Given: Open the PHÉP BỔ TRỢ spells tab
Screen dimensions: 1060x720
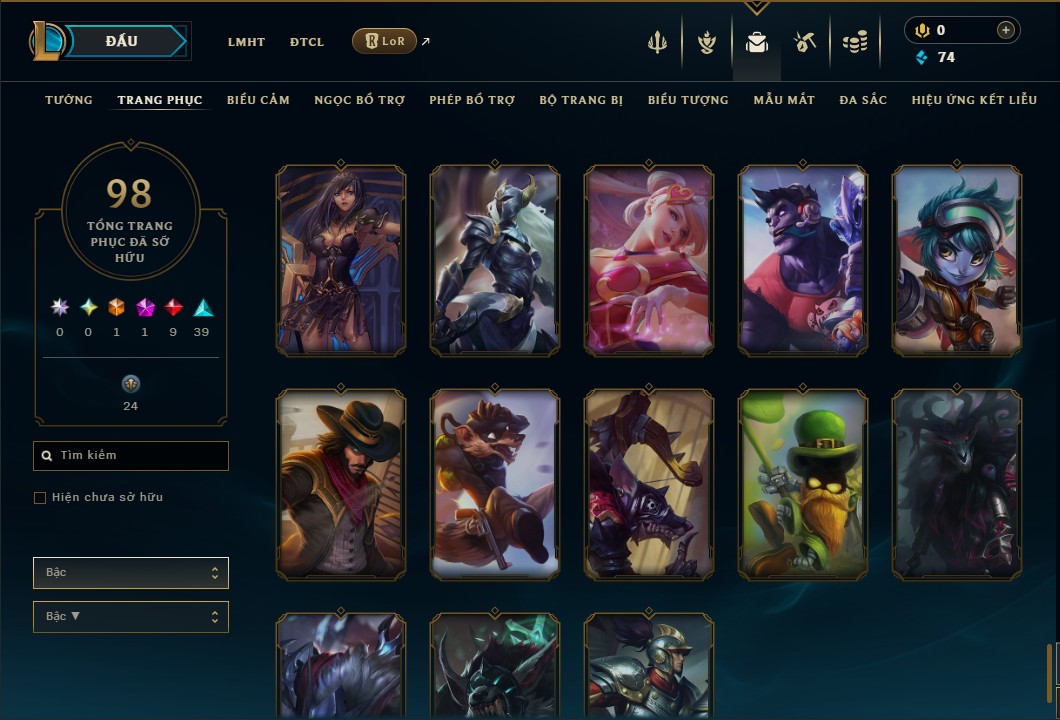Looking at the screenshot, I should tap(472, 100).
